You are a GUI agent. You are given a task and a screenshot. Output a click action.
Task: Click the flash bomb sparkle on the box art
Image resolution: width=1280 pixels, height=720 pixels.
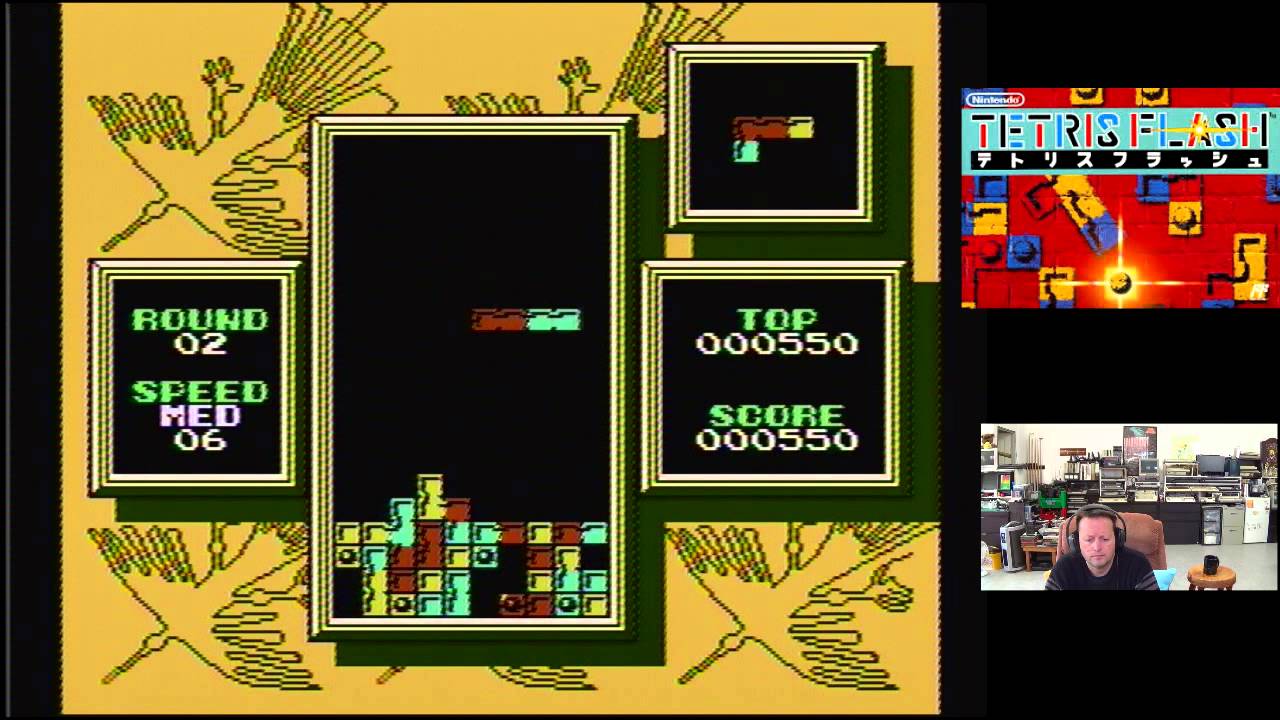tap(1122, 285)
